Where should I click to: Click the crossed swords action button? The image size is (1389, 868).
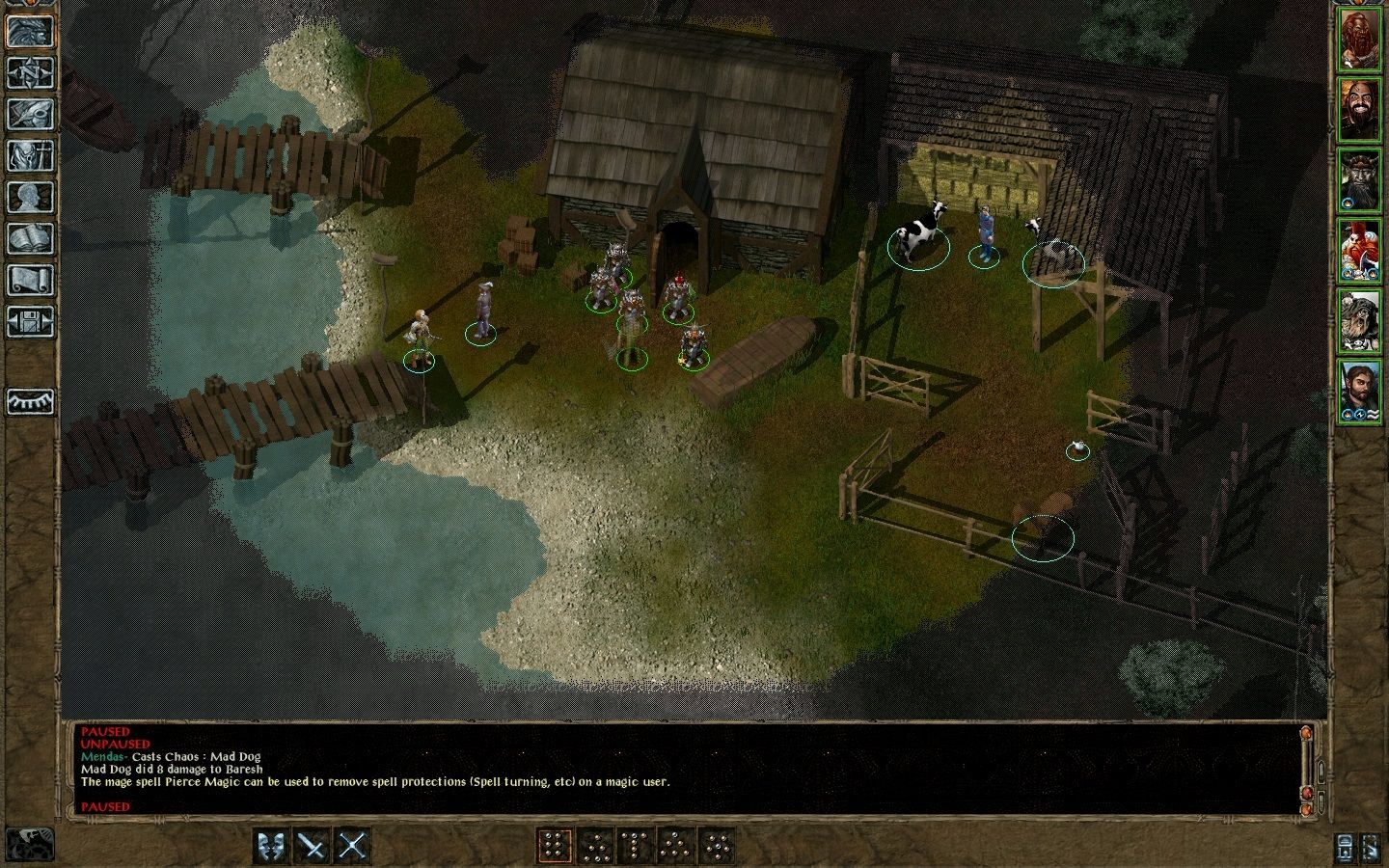pyautogui.click(x=353, y=846)
